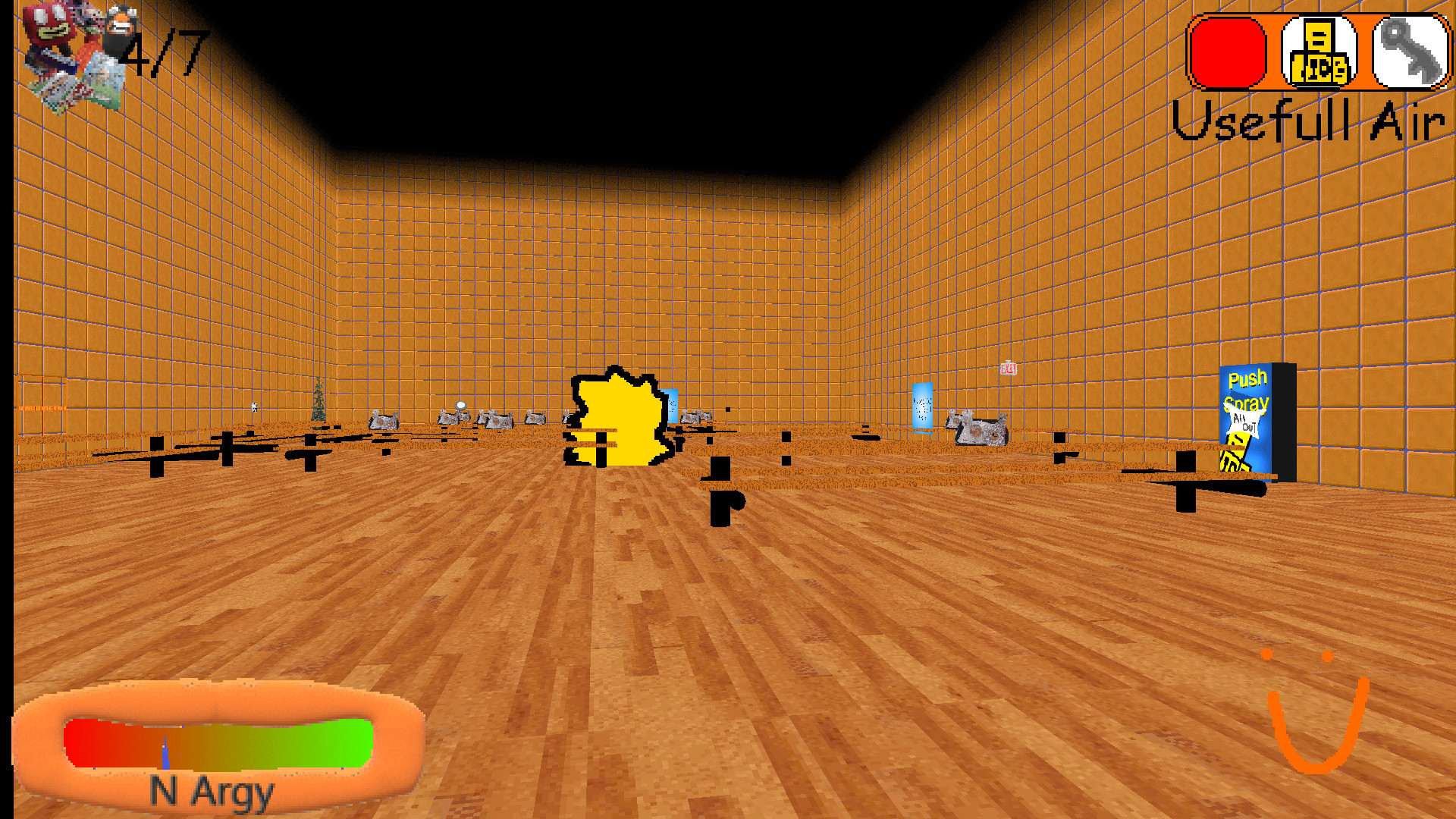Screen dimensions: 1456x819
Task: Open the blue poster on the far-left wall
Action: pyautogui.click(x=670, y=406)
